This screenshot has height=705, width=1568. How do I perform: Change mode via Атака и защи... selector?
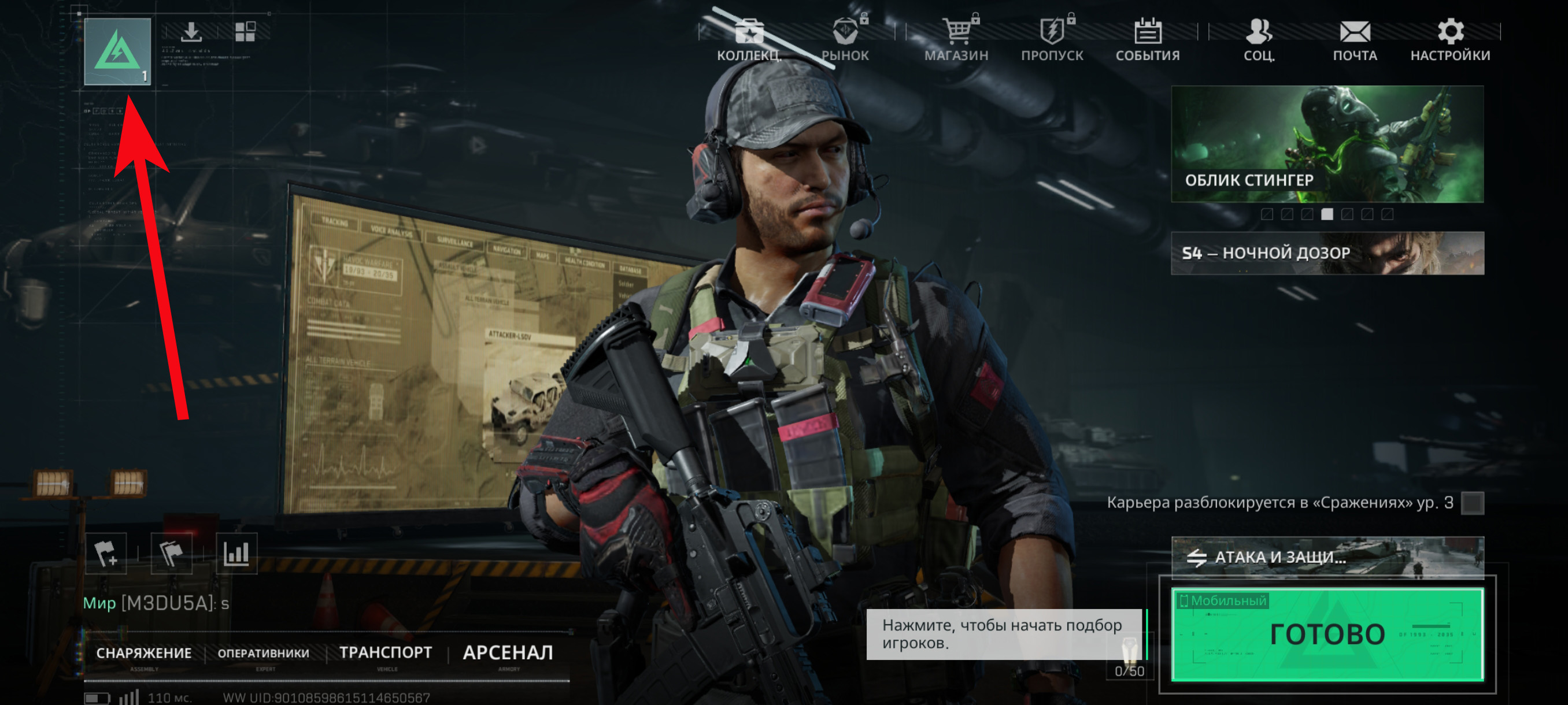click(1327, 556)
